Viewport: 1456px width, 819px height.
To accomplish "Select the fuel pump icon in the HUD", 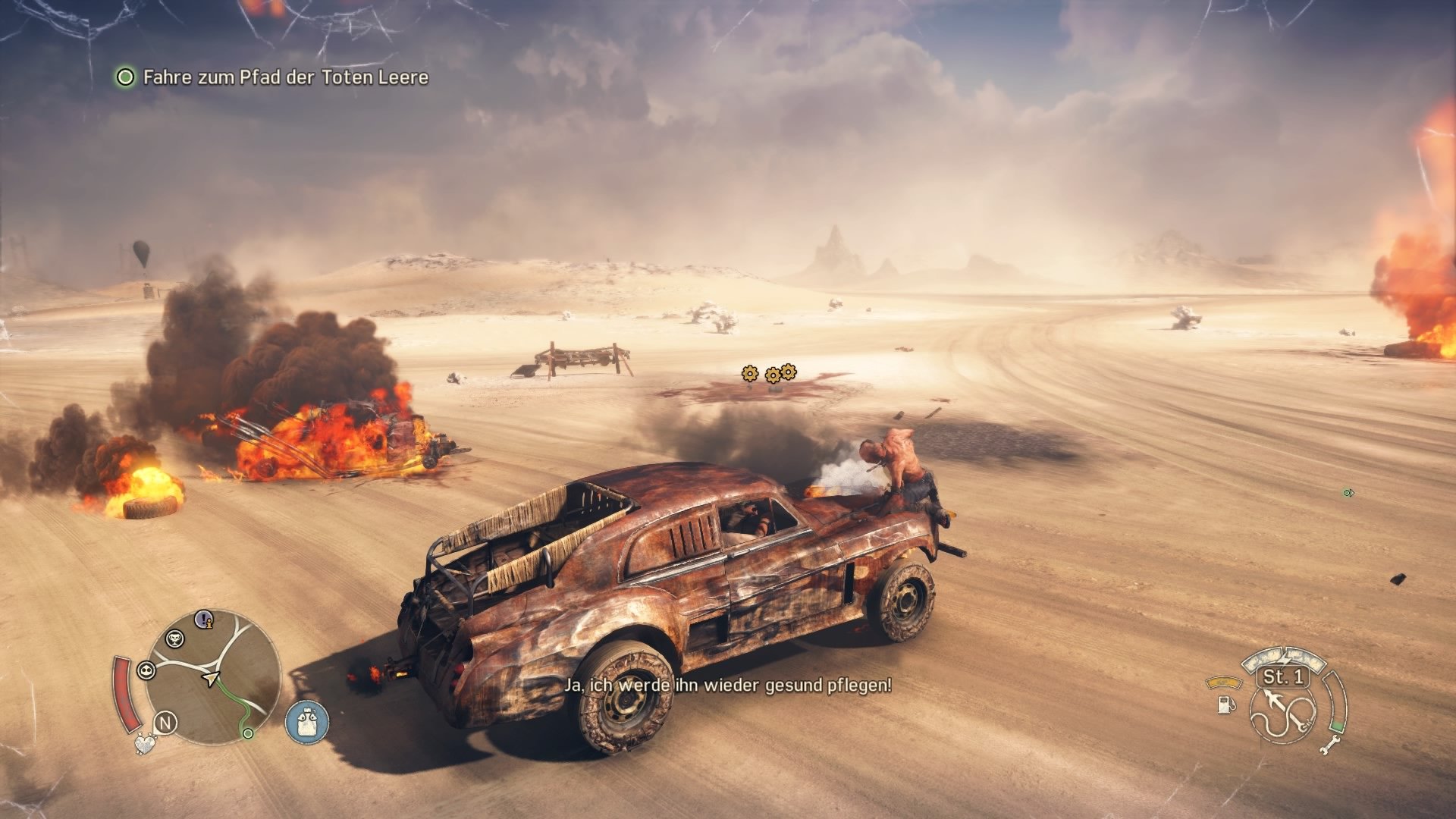I will [x=1225, y=705].
